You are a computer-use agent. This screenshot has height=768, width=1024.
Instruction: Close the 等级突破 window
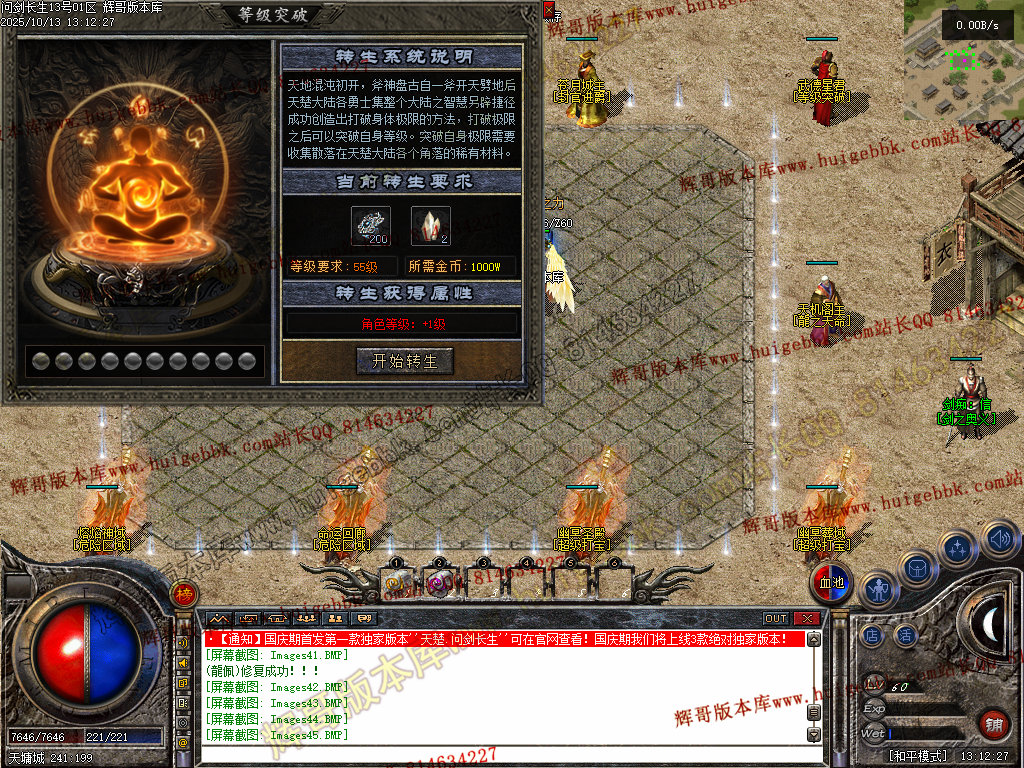click(548, 9)
